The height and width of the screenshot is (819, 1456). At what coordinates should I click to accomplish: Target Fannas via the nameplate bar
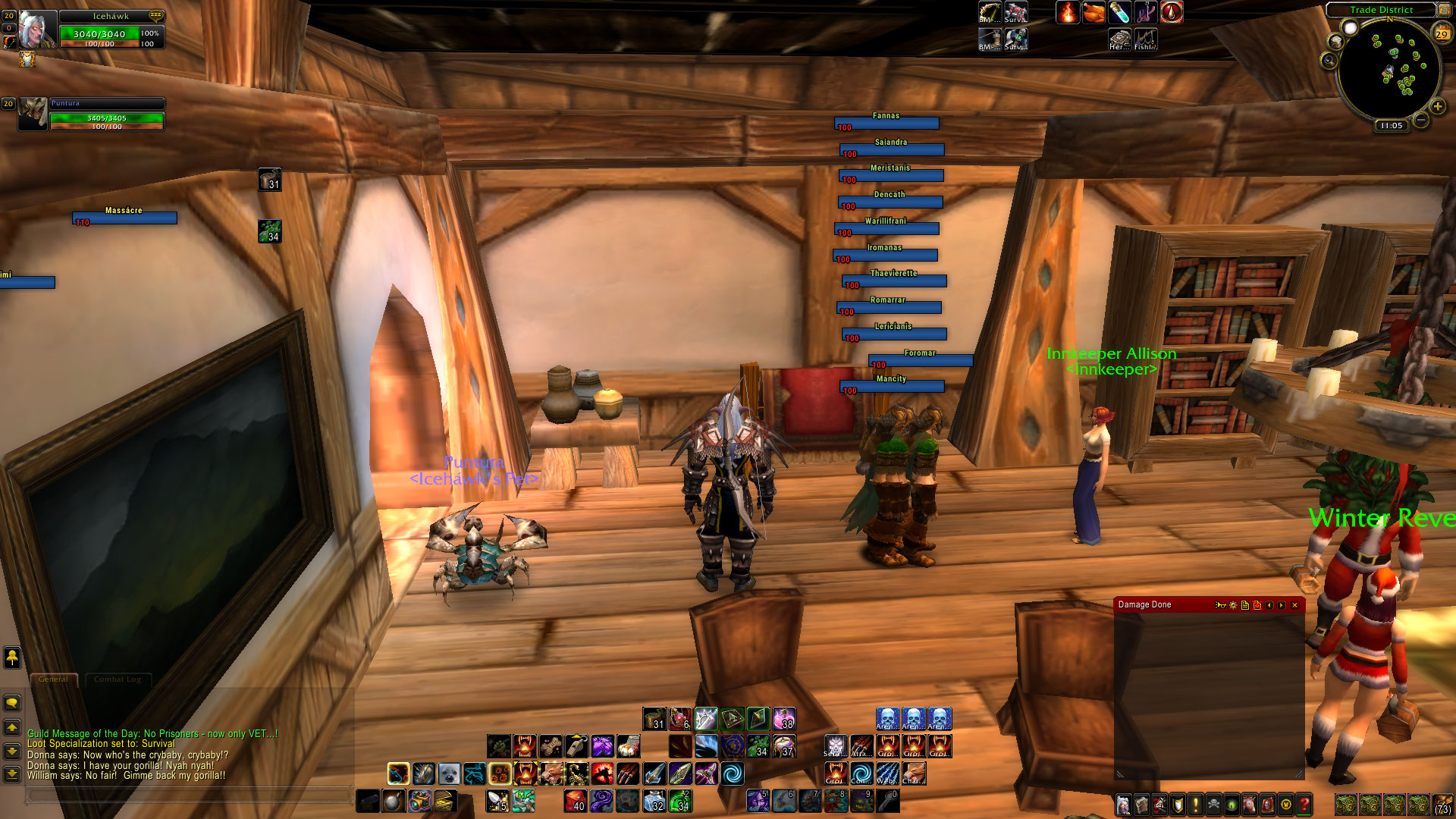[886, 123]
